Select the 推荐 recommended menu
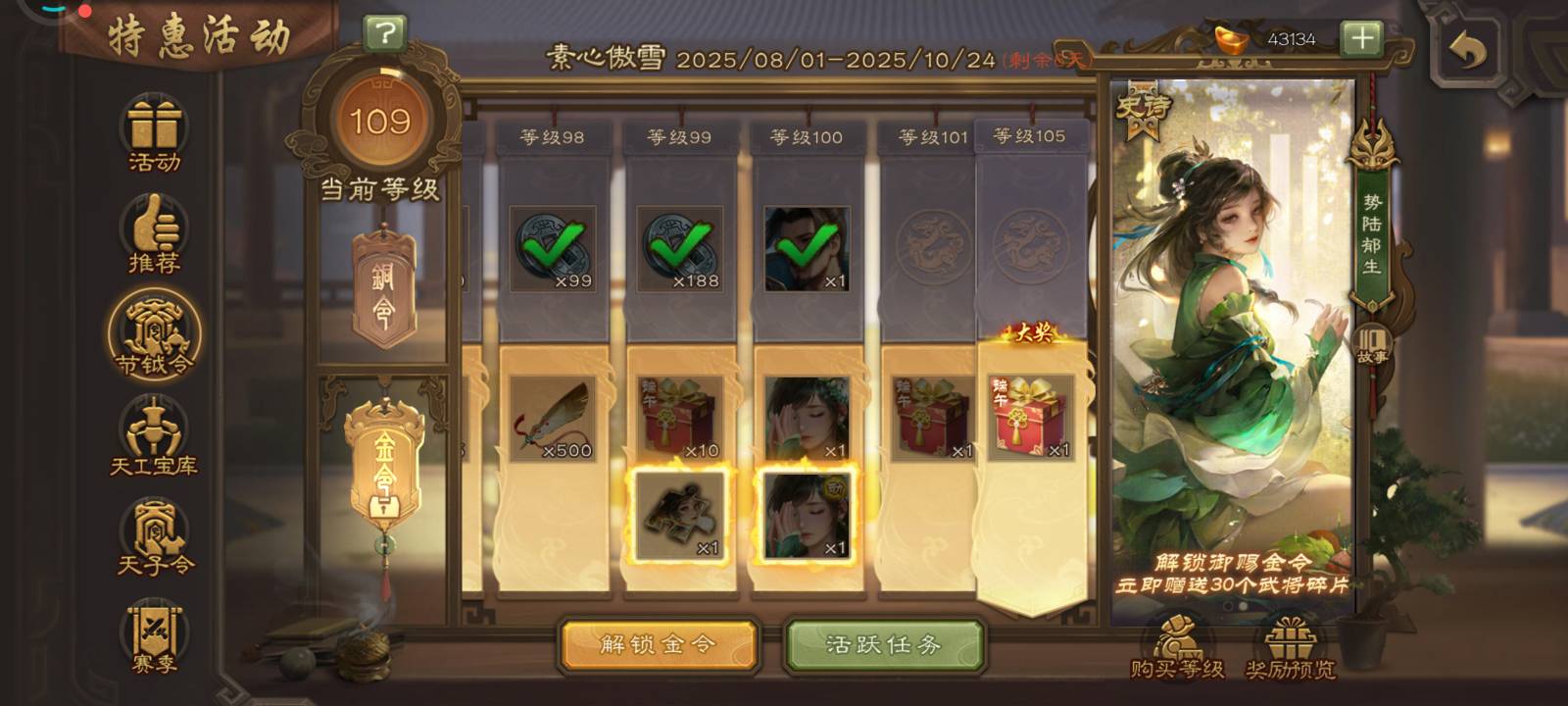Image resolution: width=1568 pixels, height=706 pixels. [x=155, y=235]
